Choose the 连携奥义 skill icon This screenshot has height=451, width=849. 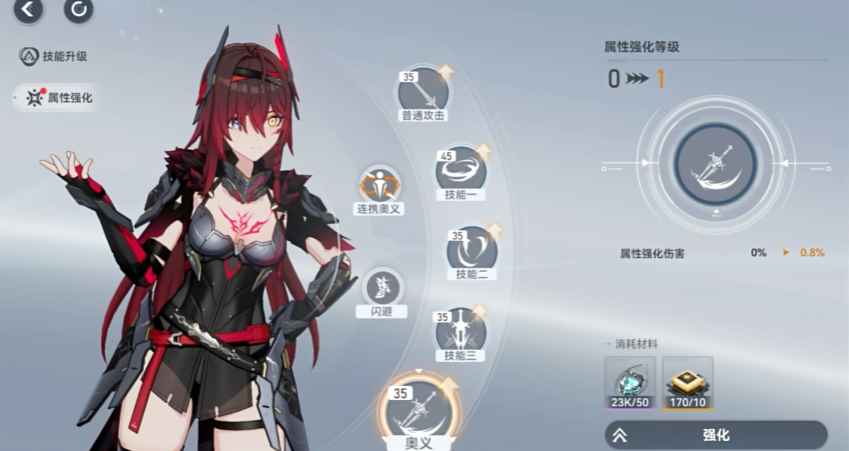coord(379,186)
